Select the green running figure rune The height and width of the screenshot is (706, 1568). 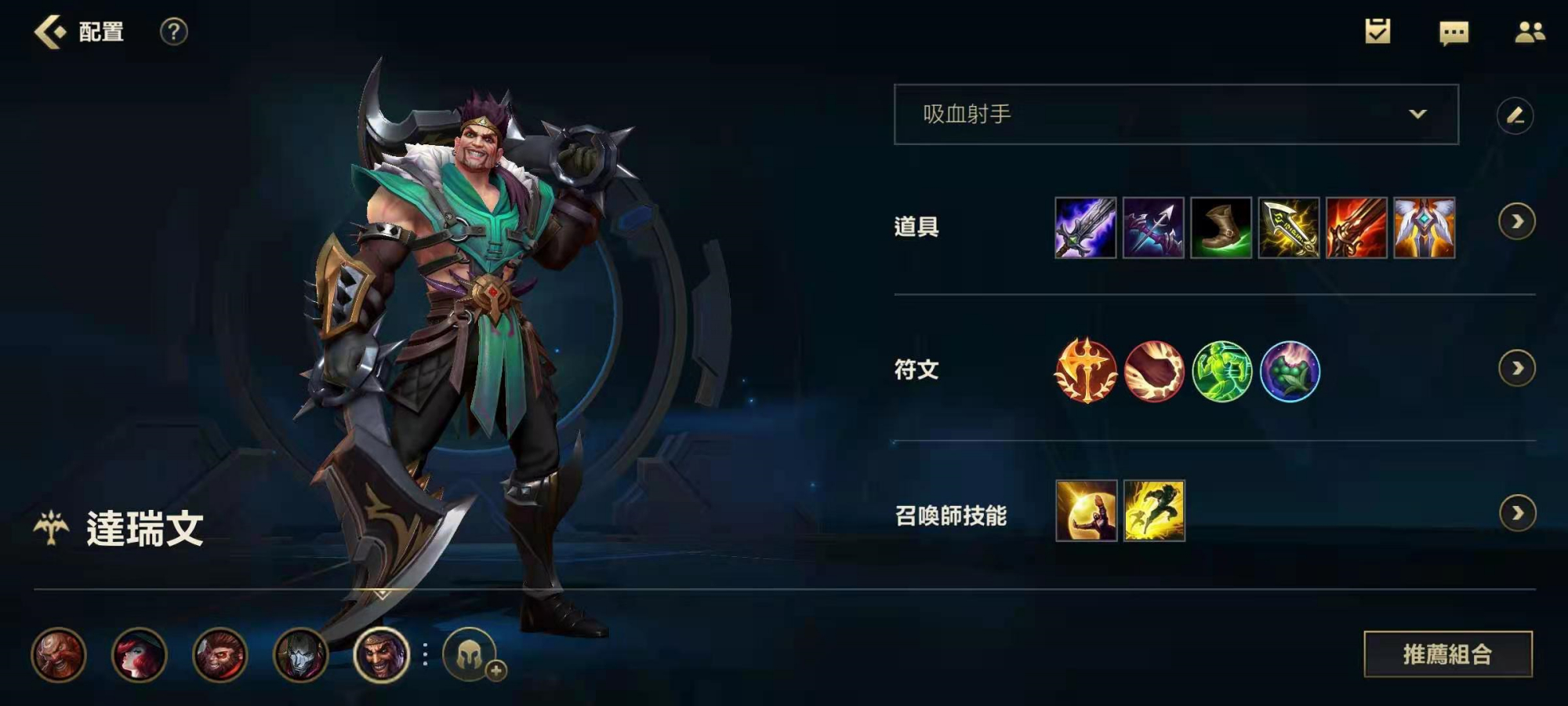coord(1221,370)
